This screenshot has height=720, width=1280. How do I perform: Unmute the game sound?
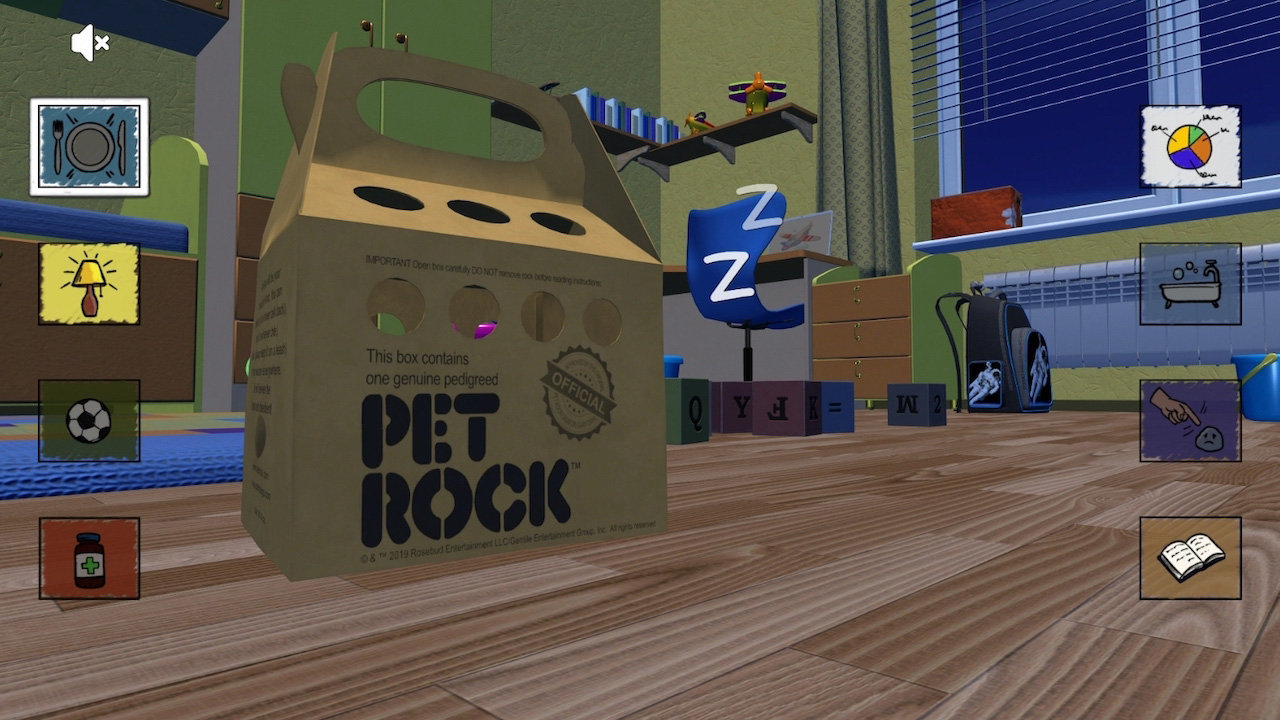pos(88,43)
